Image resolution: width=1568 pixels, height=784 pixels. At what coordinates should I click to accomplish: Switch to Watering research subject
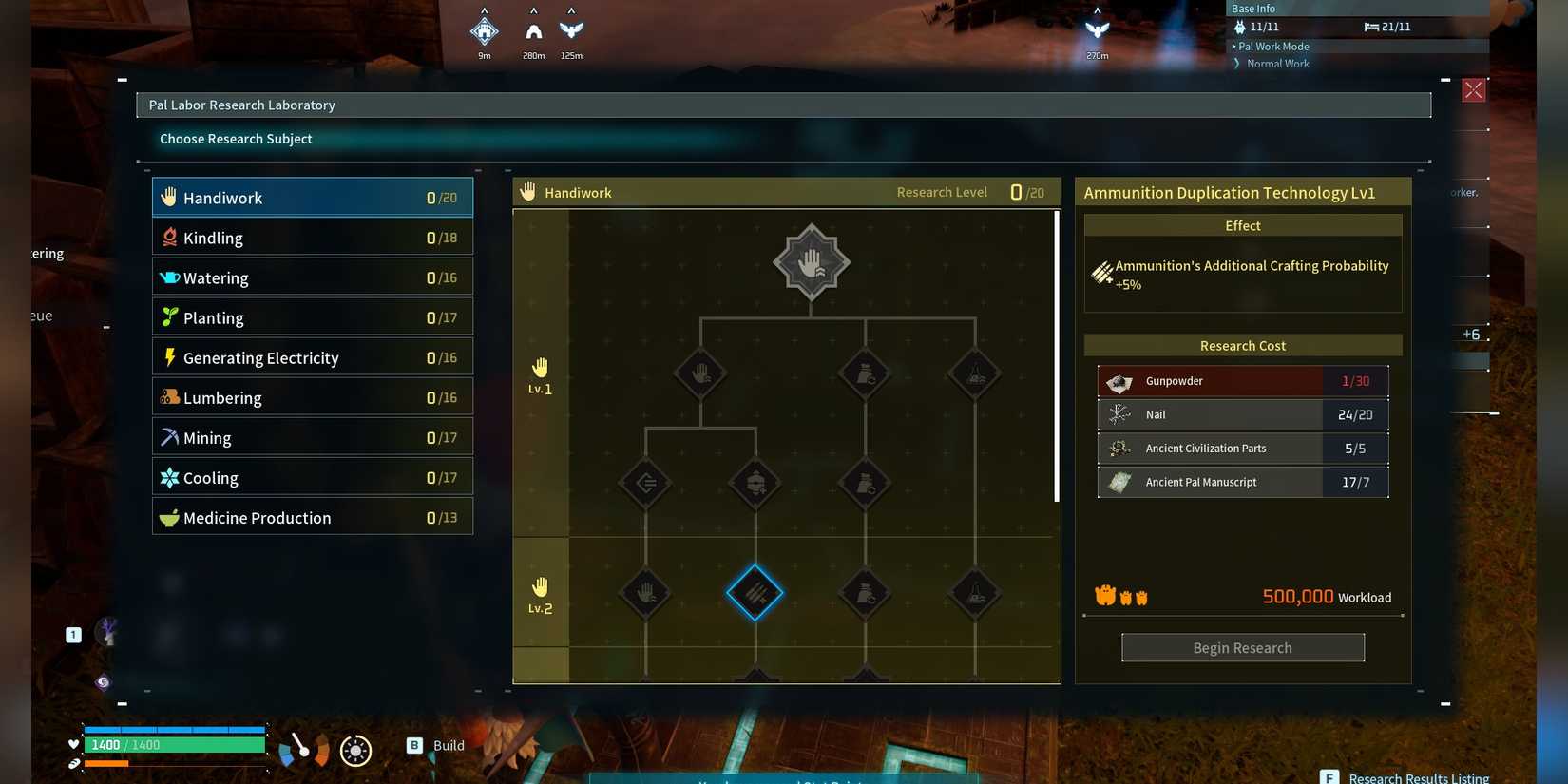click(x=312, y=277)
